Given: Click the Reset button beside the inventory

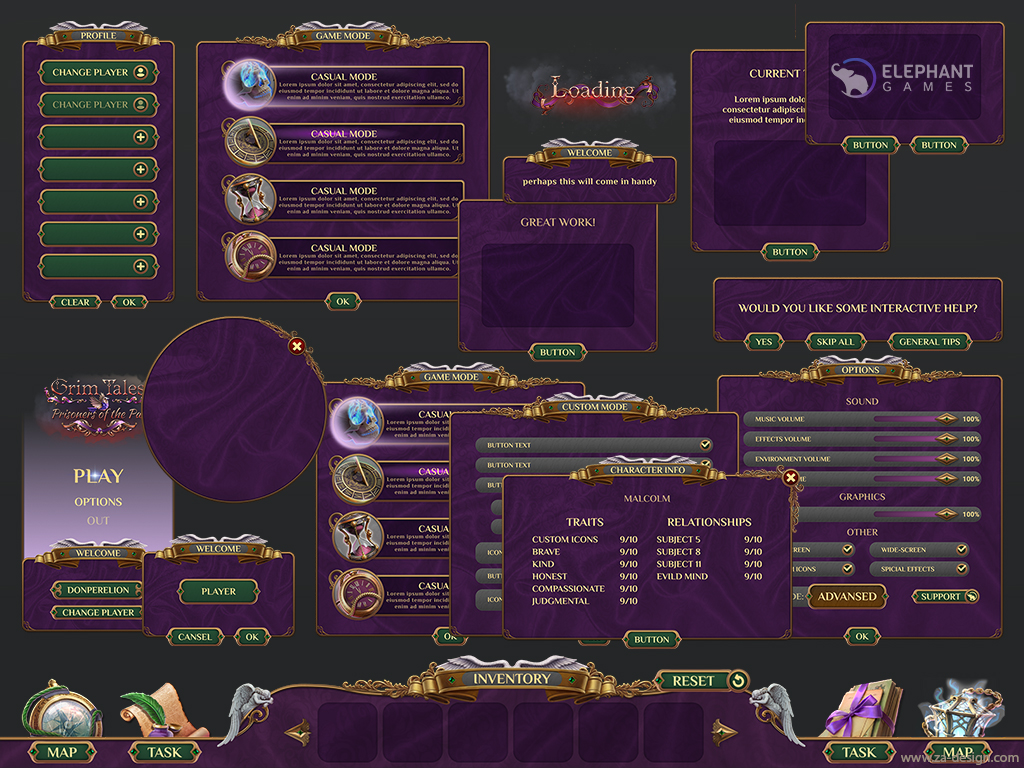Looking at the screenshot, I should [703, 681].
